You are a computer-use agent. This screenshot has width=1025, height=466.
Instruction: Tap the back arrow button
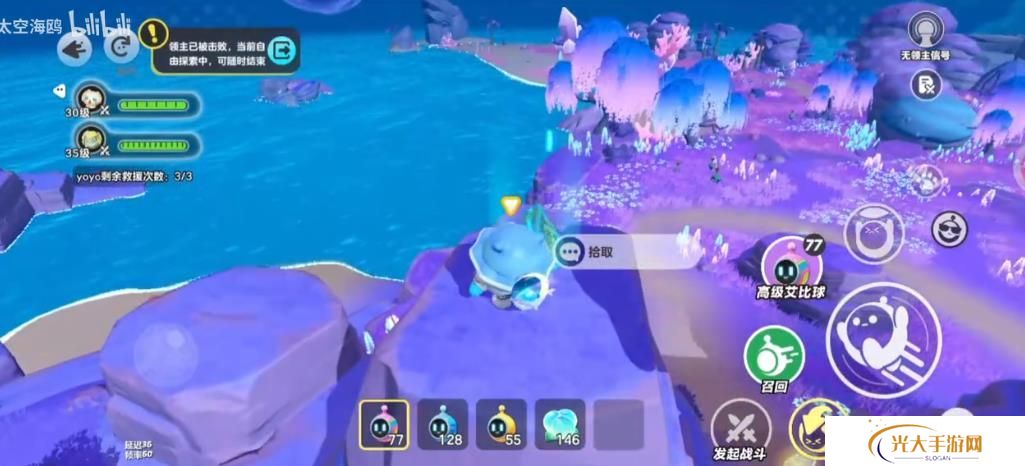(75, 47)
